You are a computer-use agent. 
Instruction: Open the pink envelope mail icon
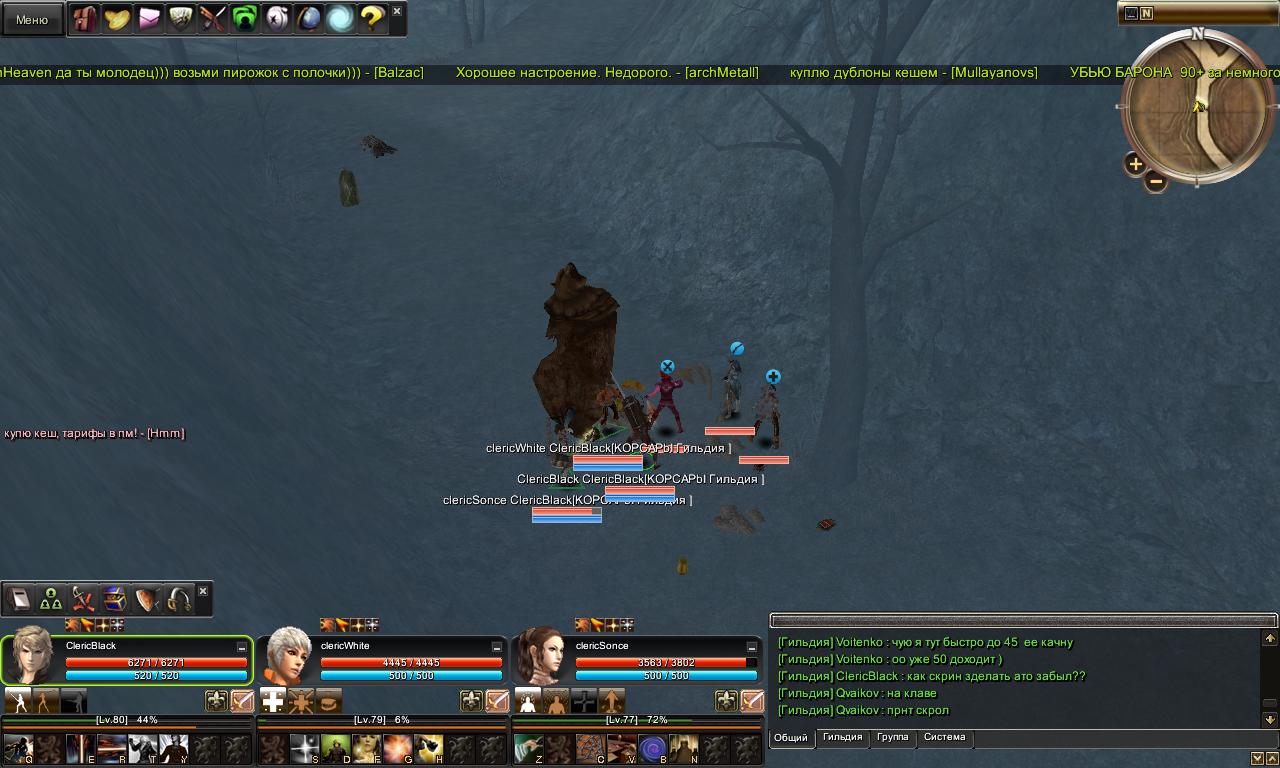(x=149, y=19)
